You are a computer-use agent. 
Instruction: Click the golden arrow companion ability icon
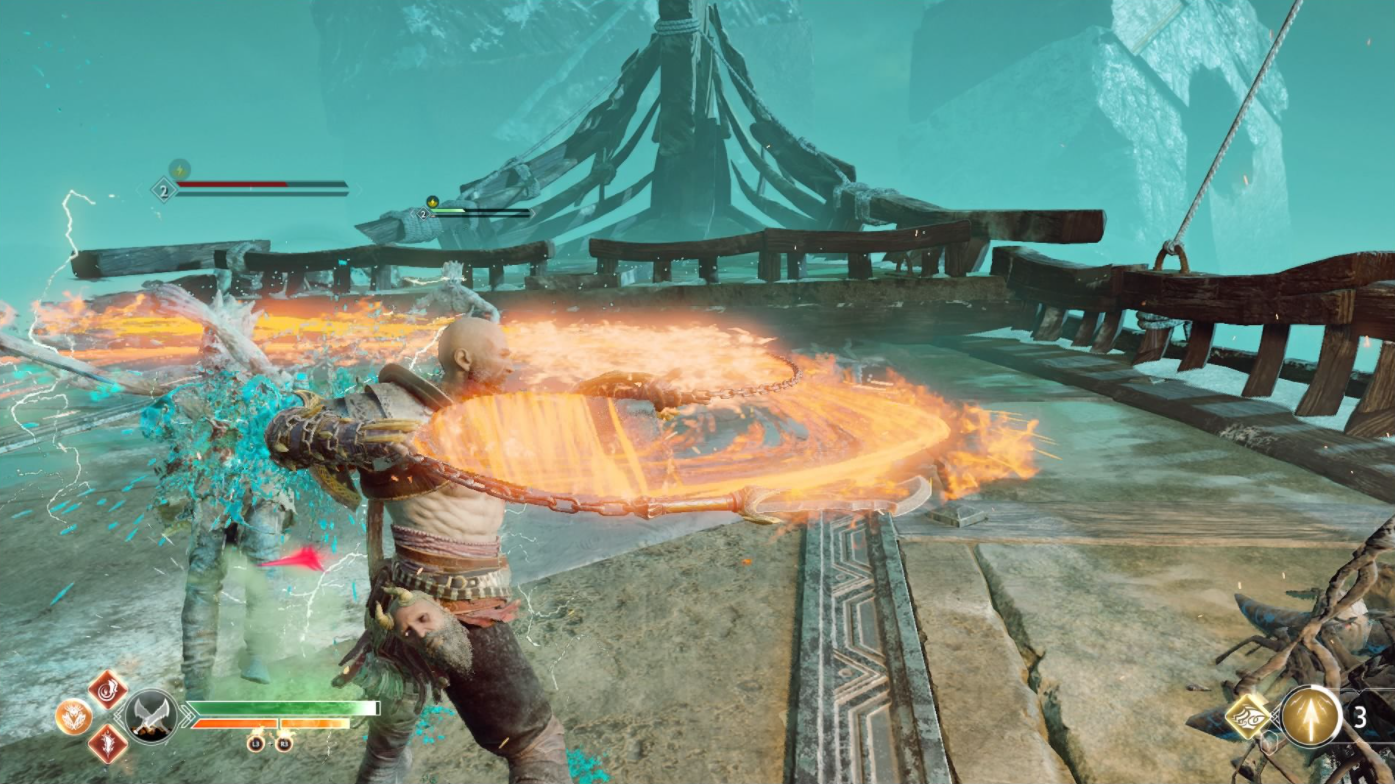pos(1311,716)
